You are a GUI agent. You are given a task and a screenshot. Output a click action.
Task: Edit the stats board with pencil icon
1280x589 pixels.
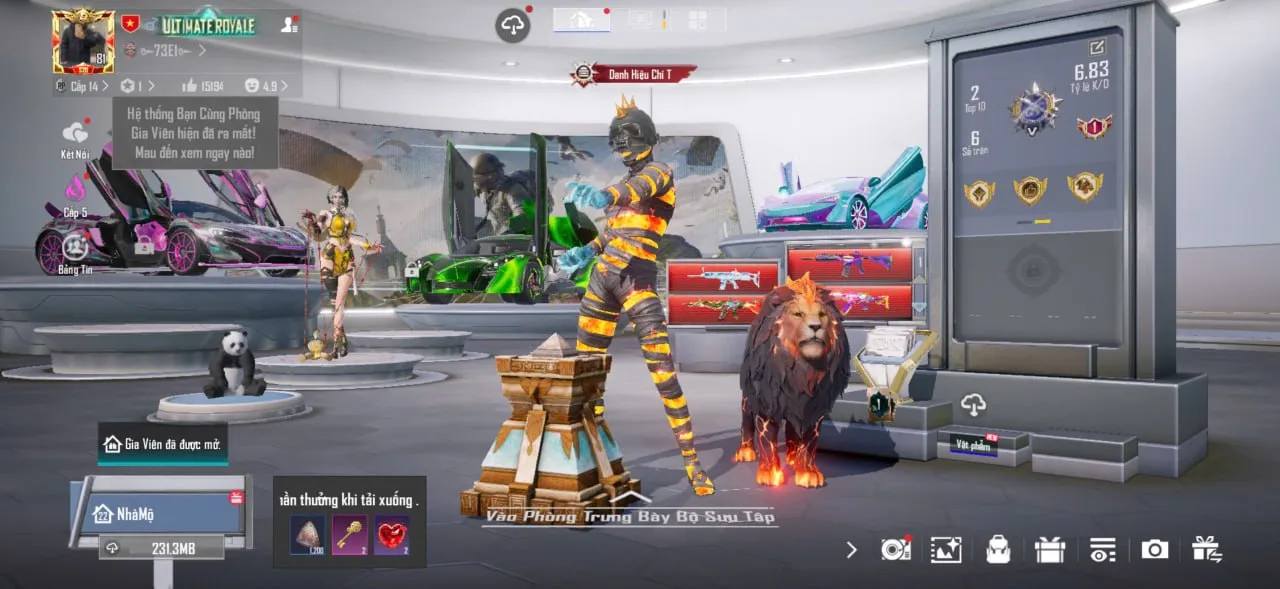point(1097,47)
